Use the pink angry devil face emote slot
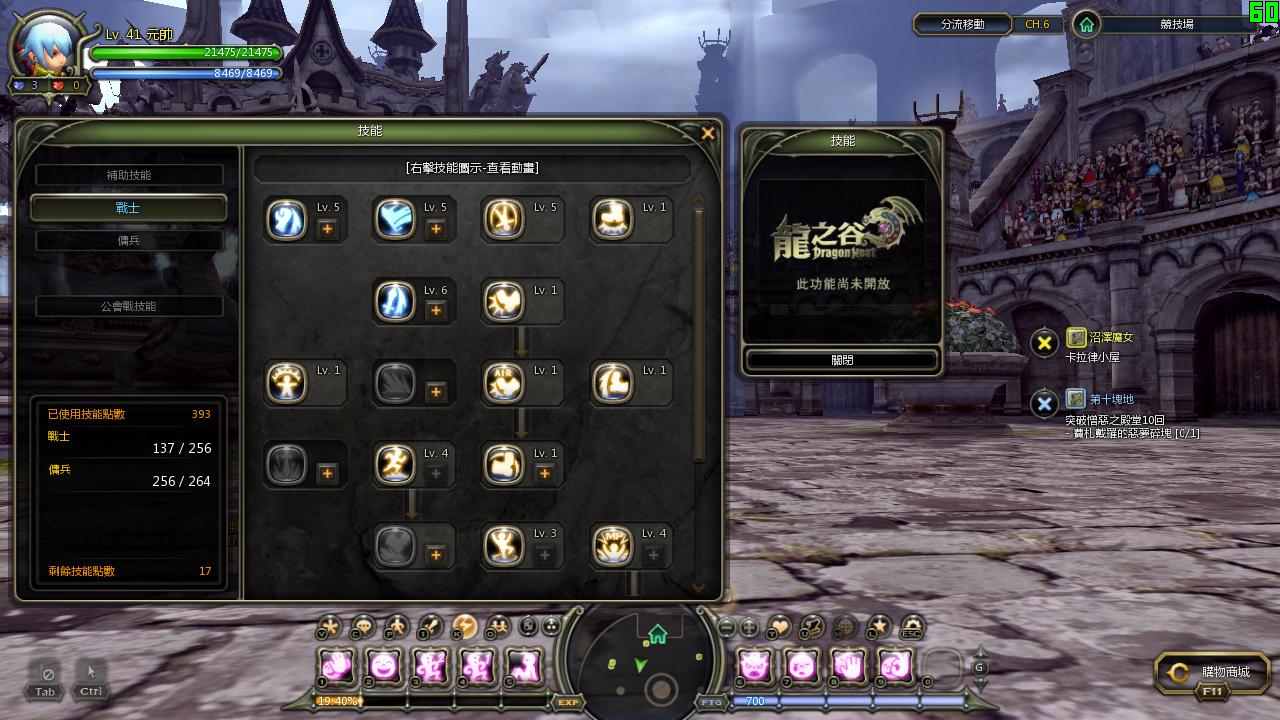This screenshot has width=1280, height=720. pyautogui.click(x=755, y=666)
